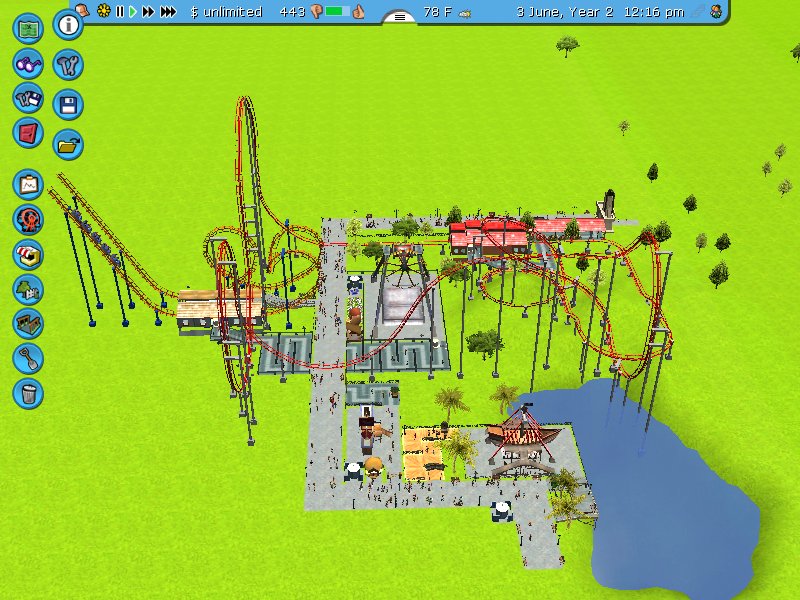Open the wrench game options button
Viewport: 800px width, 600px height.
[68, 65]
